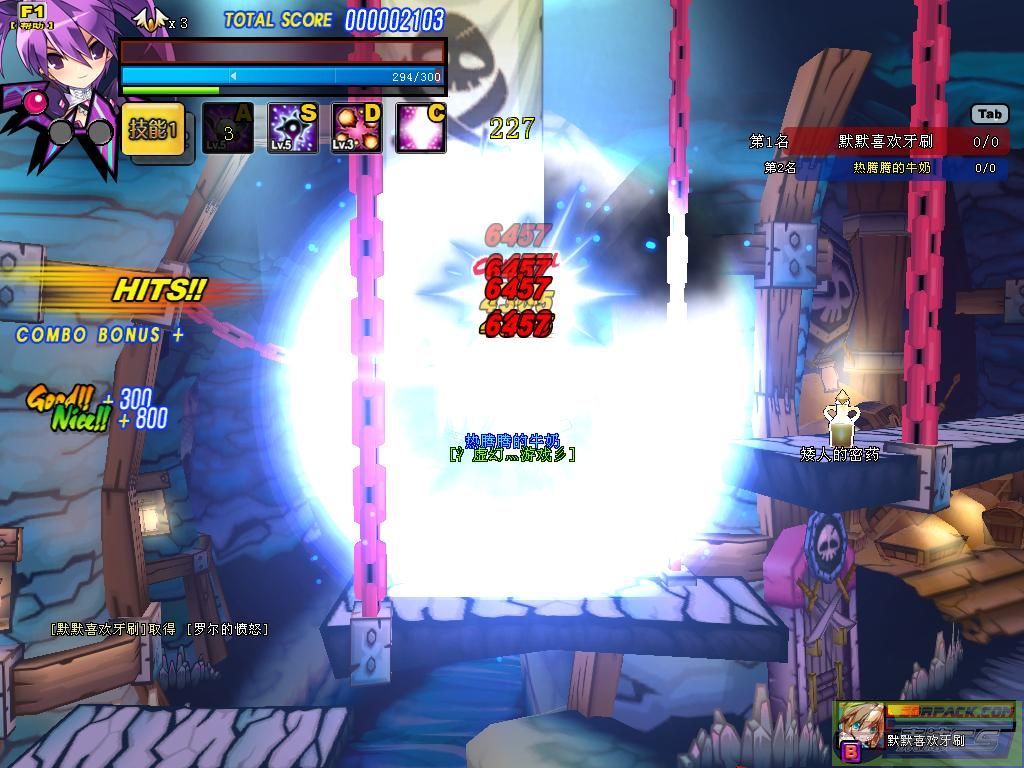The height and width of the screenshot is (768, 1024).
Task: Trigger the D-slot fireball burst skill
Action: [356, 129]
